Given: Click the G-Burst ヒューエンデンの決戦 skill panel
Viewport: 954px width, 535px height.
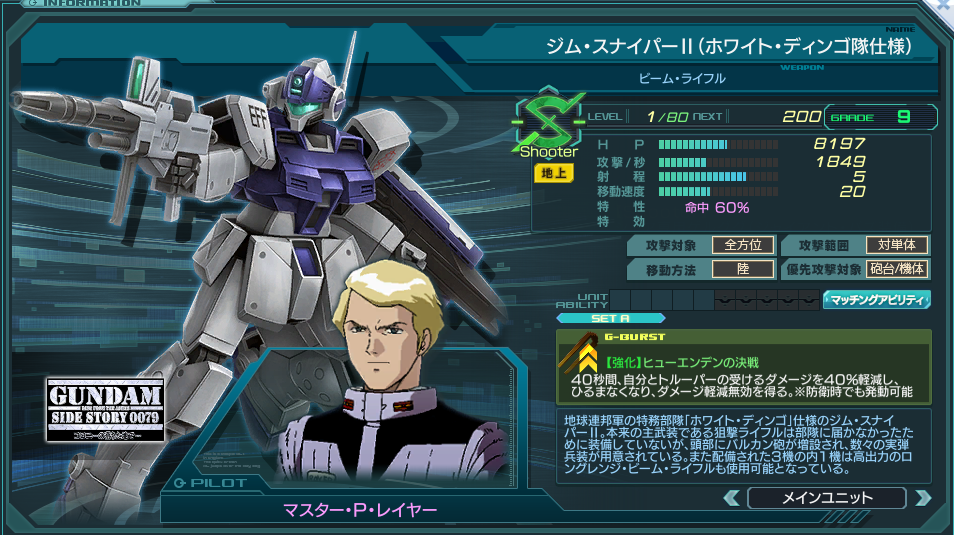Looking at the screenshot, I should click(x=743, y=366).
